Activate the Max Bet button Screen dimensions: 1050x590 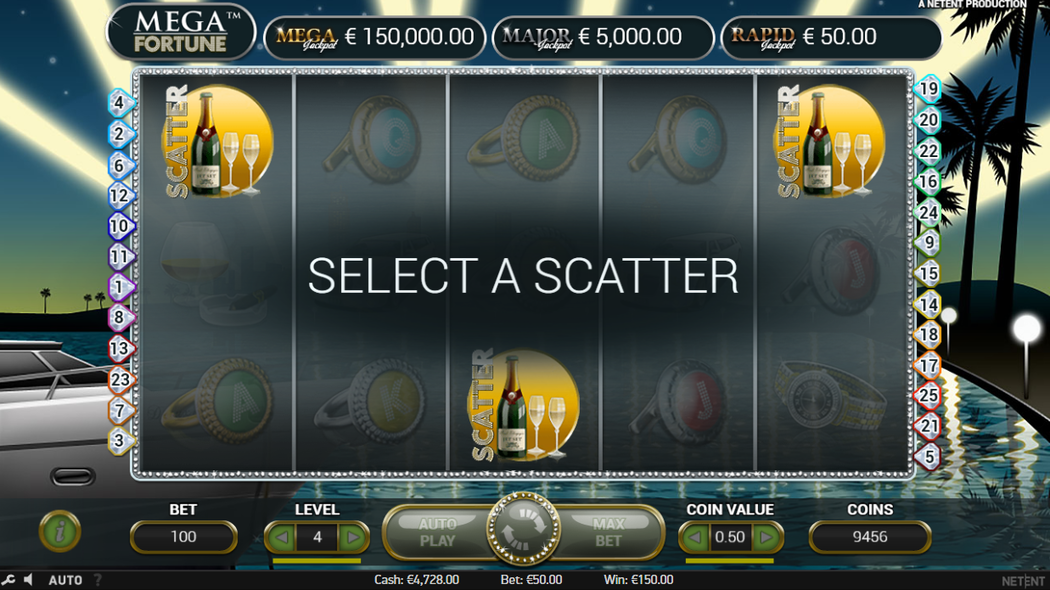coord(608,532)
